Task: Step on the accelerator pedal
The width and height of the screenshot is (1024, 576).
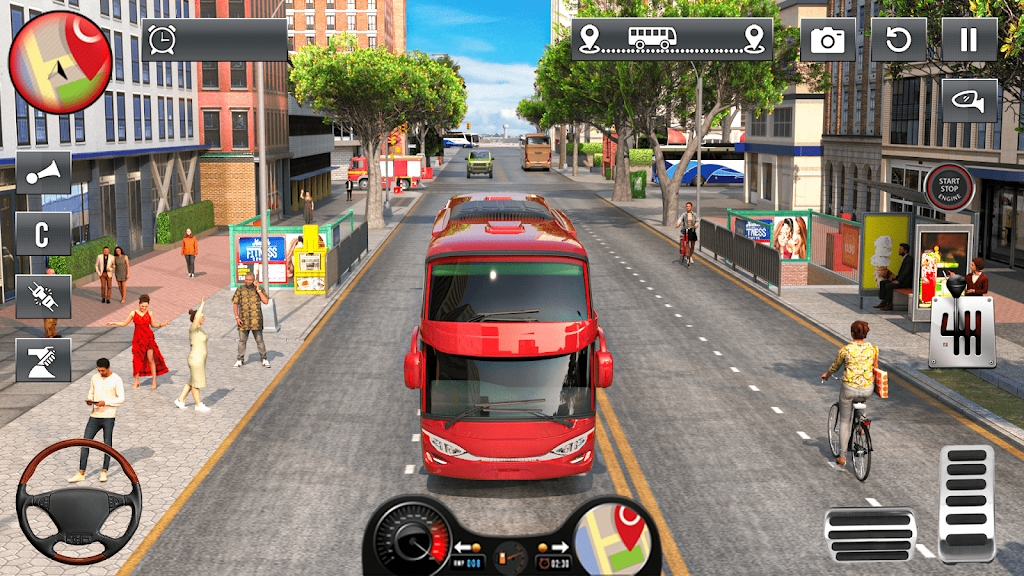Action: tap(966, 503)
